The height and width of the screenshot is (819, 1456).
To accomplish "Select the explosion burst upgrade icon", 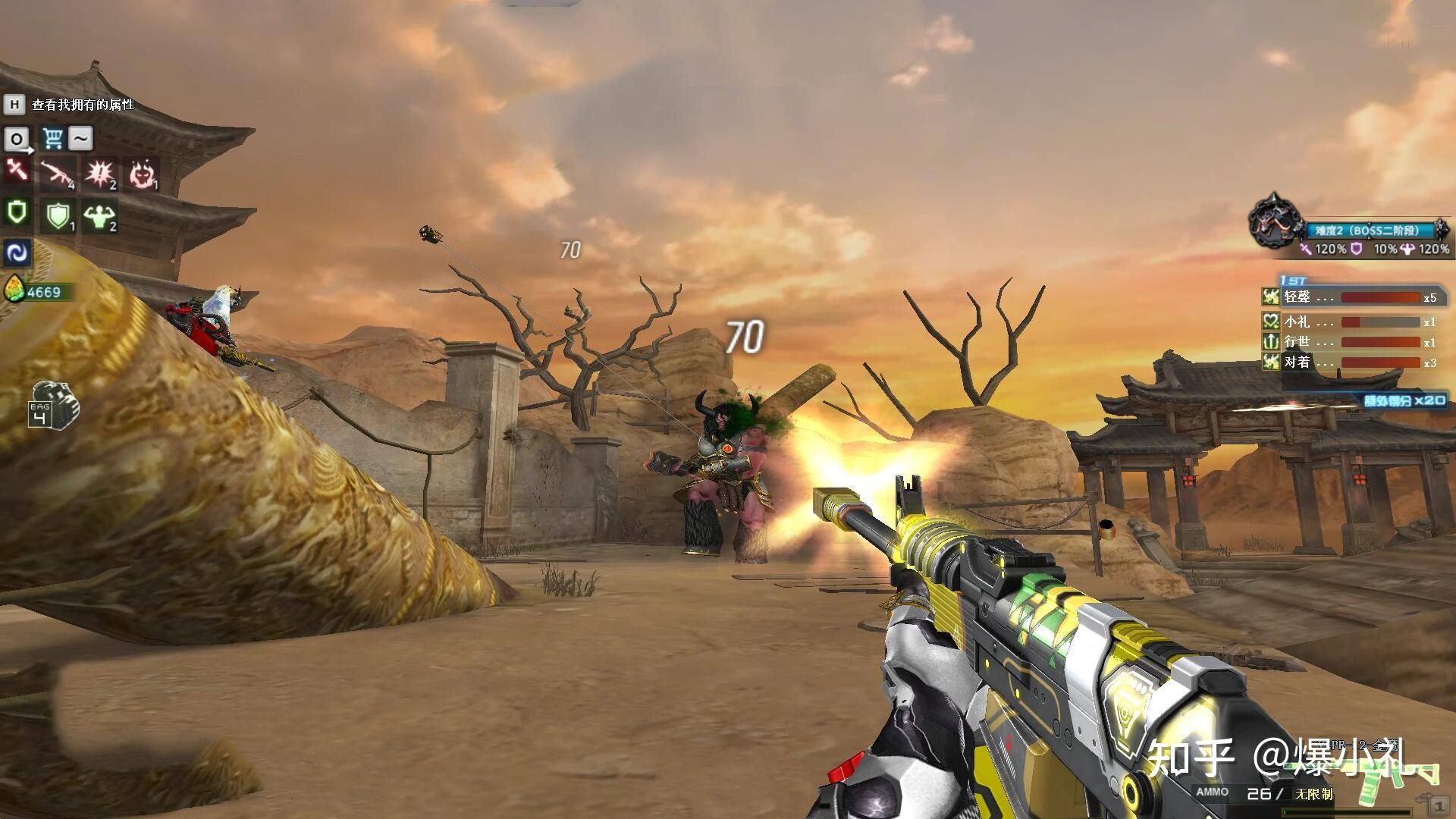I will pos(100,174).
